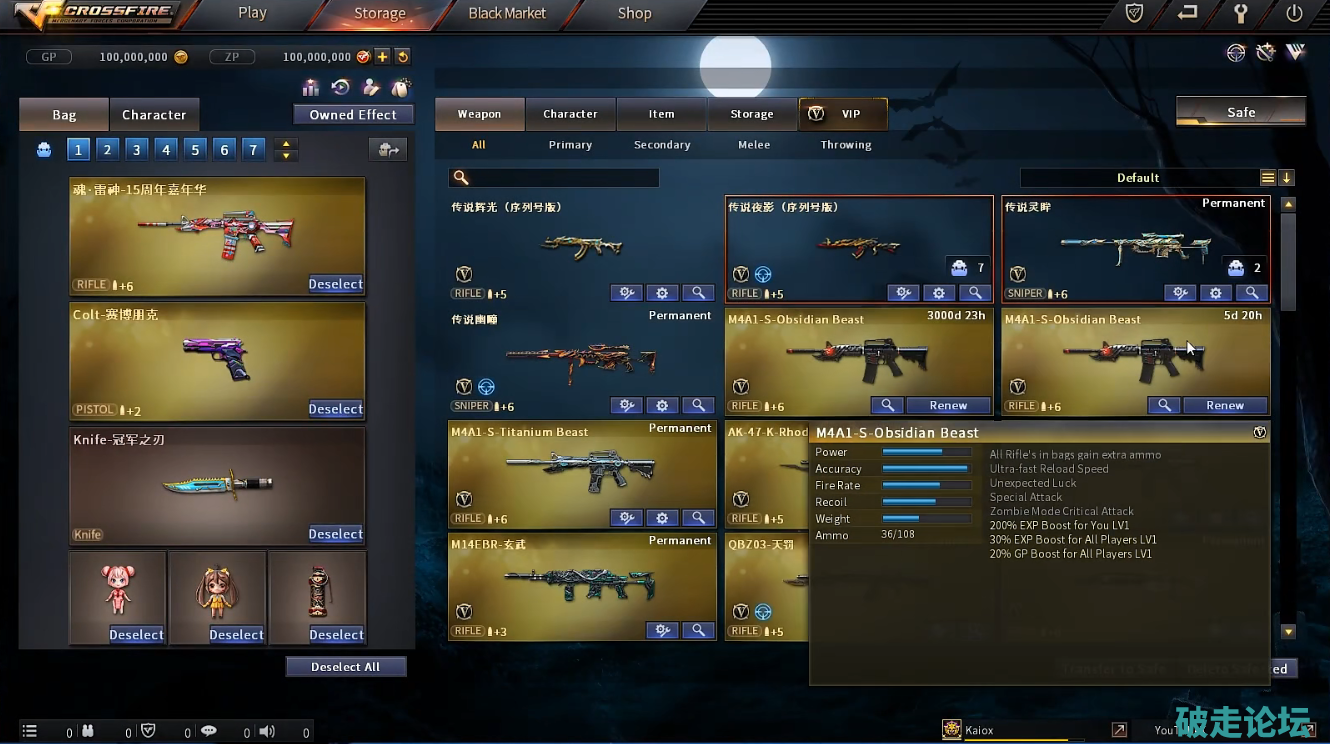
Task: Deselect the Colt pistol
Action: click(335, 409)
